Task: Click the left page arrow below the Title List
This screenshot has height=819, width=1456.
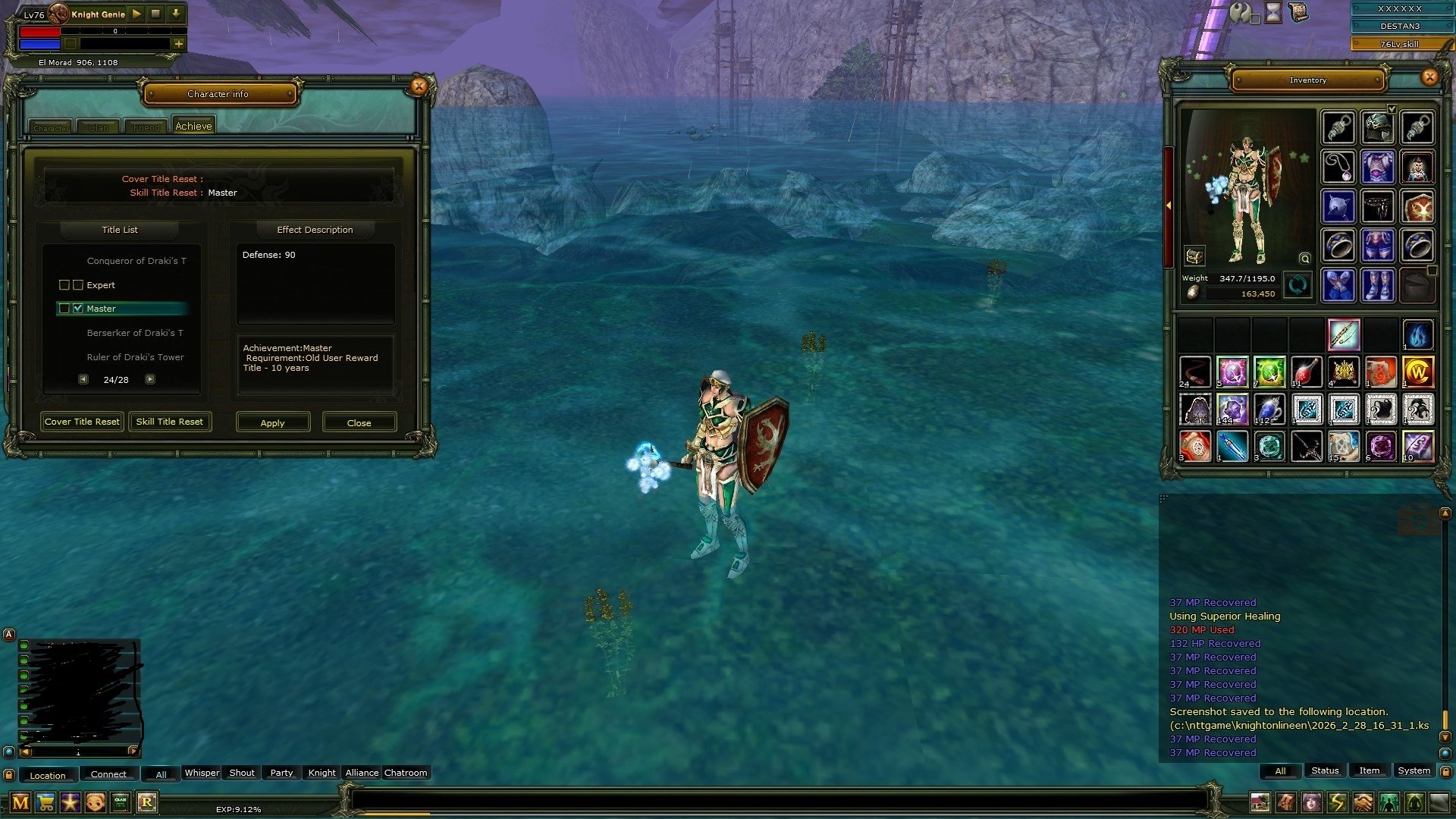Action: [x=83, y=378]
